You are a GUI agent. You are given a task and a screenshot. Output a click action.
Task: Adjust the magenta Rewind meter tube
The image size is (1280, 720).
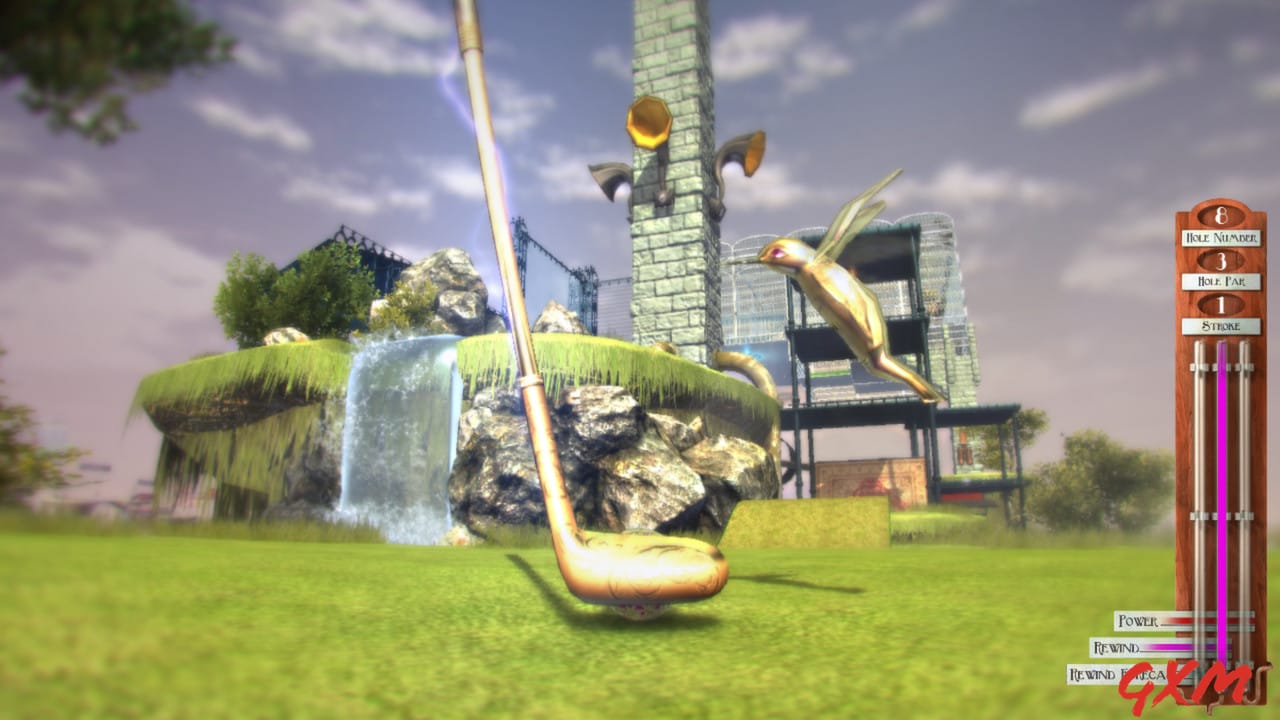tap(1221, 450)
